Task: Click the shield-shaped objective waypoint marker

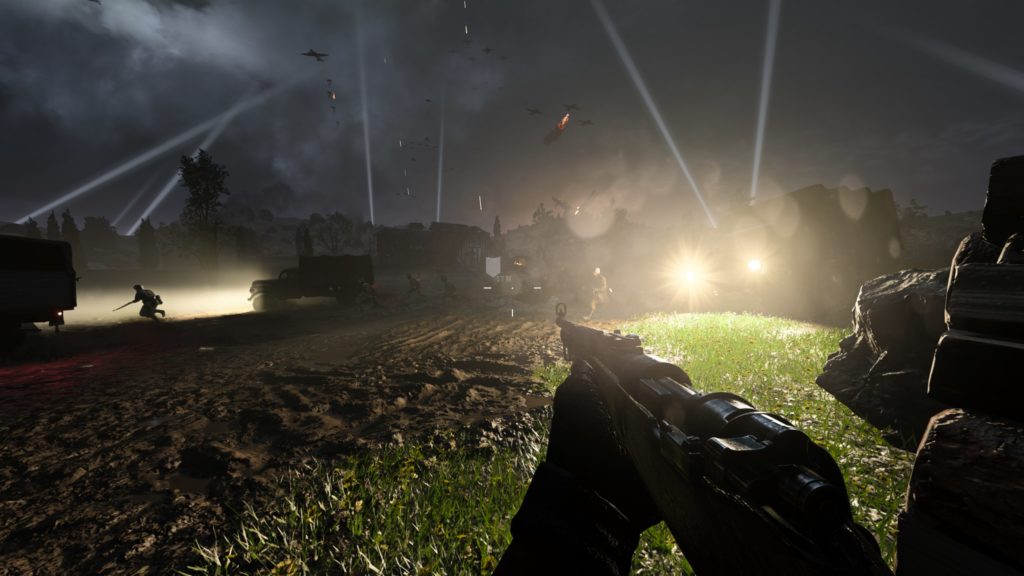Action: coord(492,266)
